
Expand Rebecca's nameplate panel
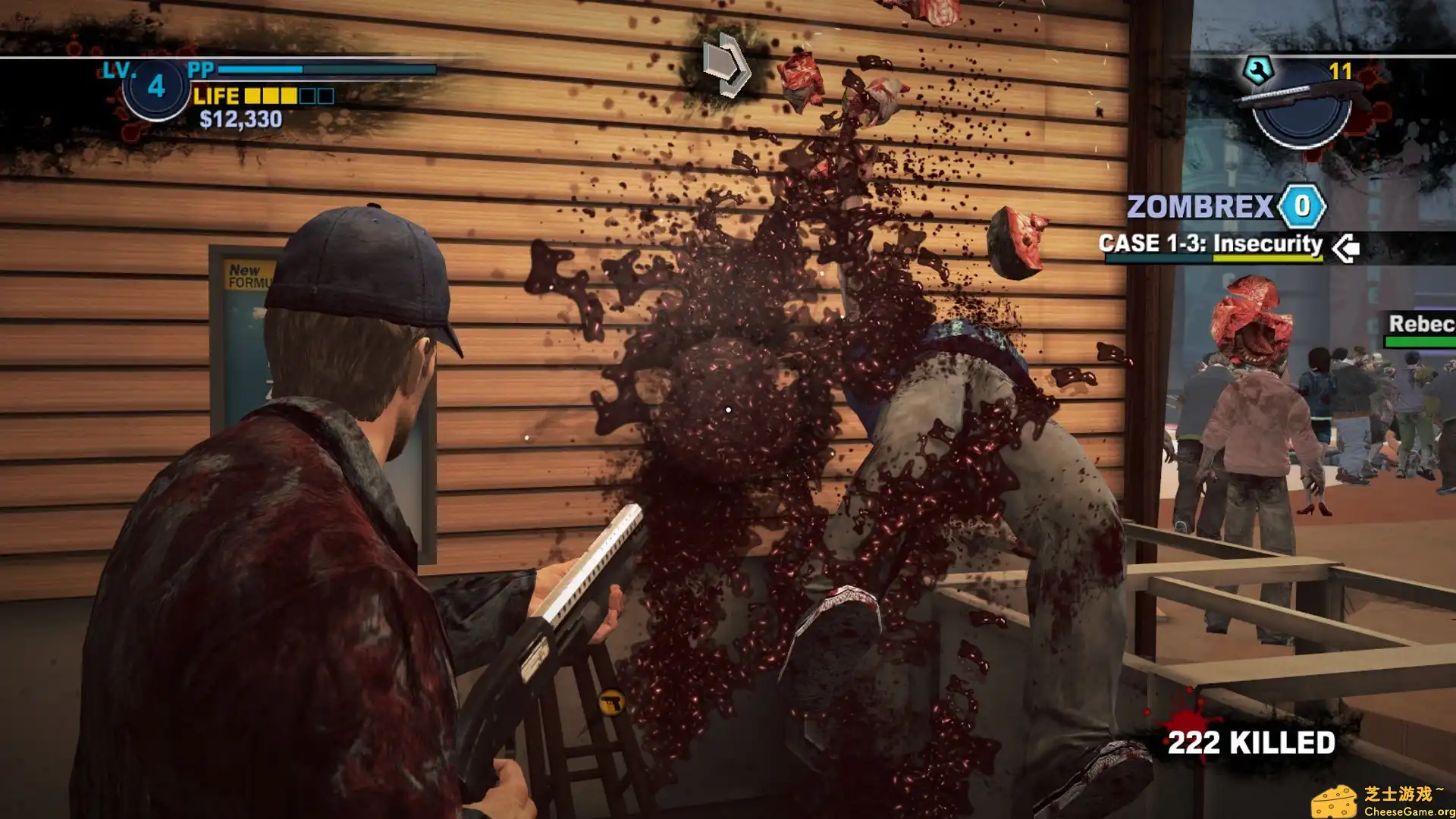click(1424, 326)
